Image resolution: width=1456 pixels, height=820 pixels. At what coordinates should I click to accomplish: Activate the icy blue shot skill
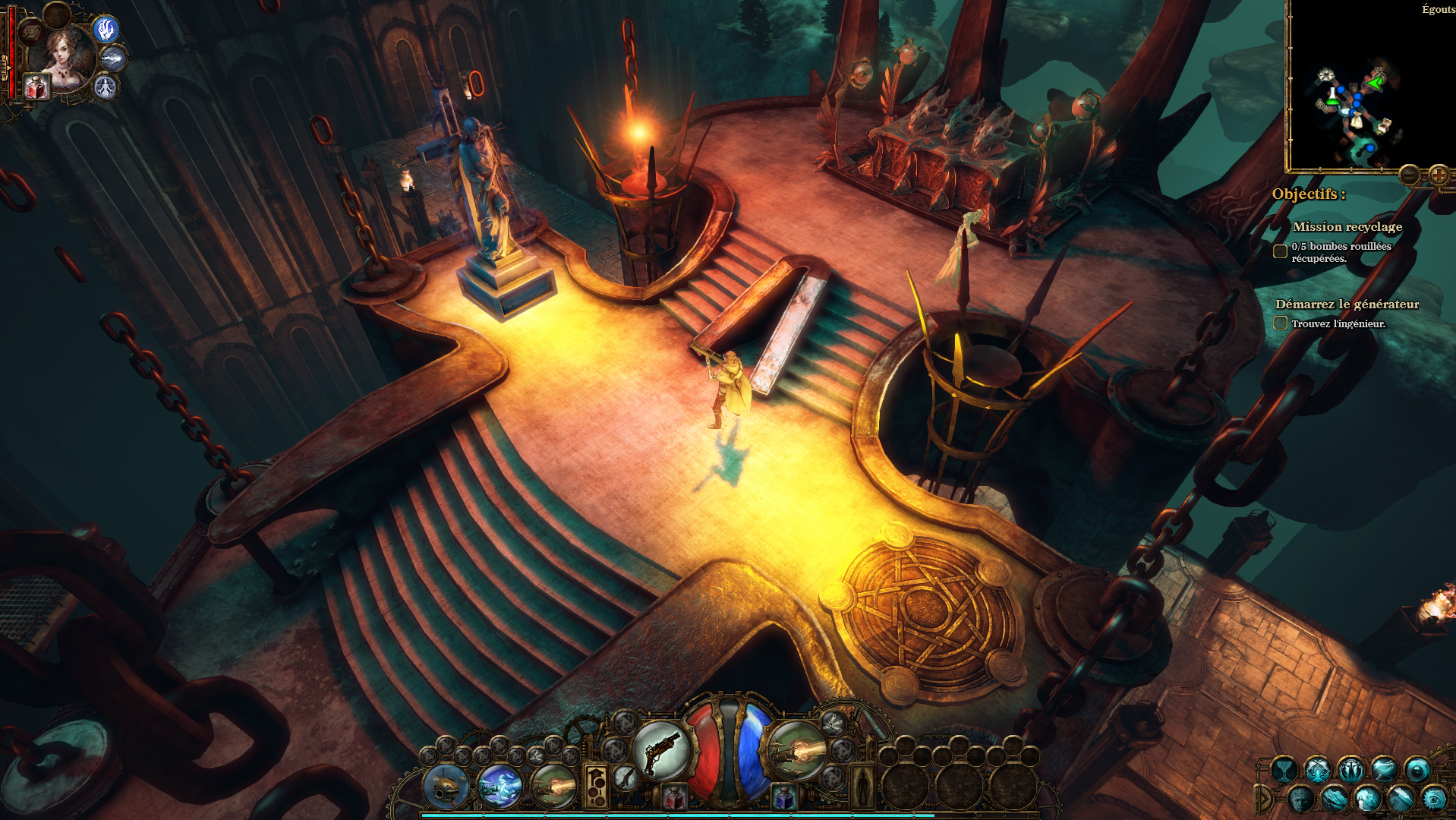tap(500, 786)
